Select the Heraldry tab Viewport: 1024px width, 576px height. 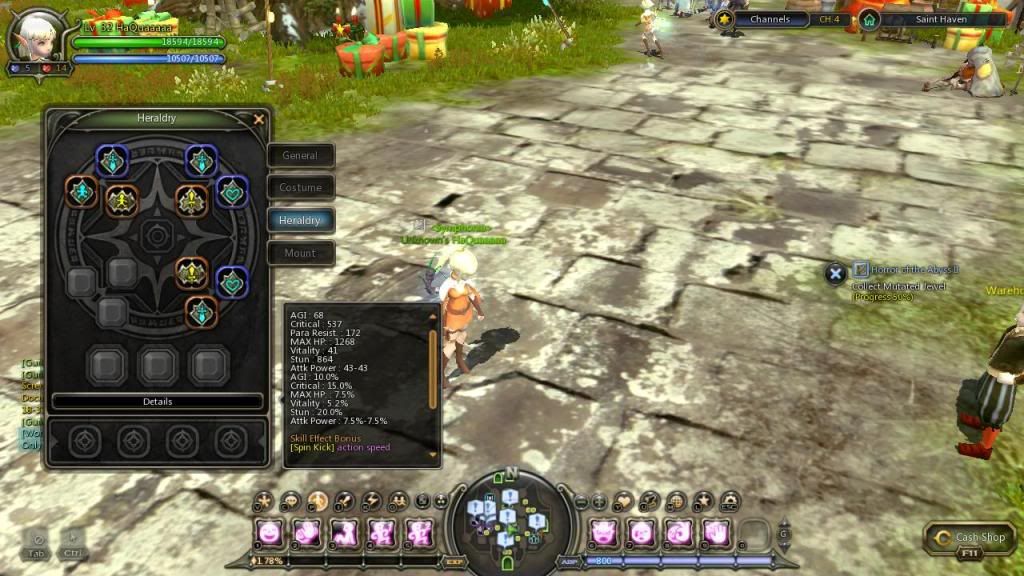tap(300, 221)
